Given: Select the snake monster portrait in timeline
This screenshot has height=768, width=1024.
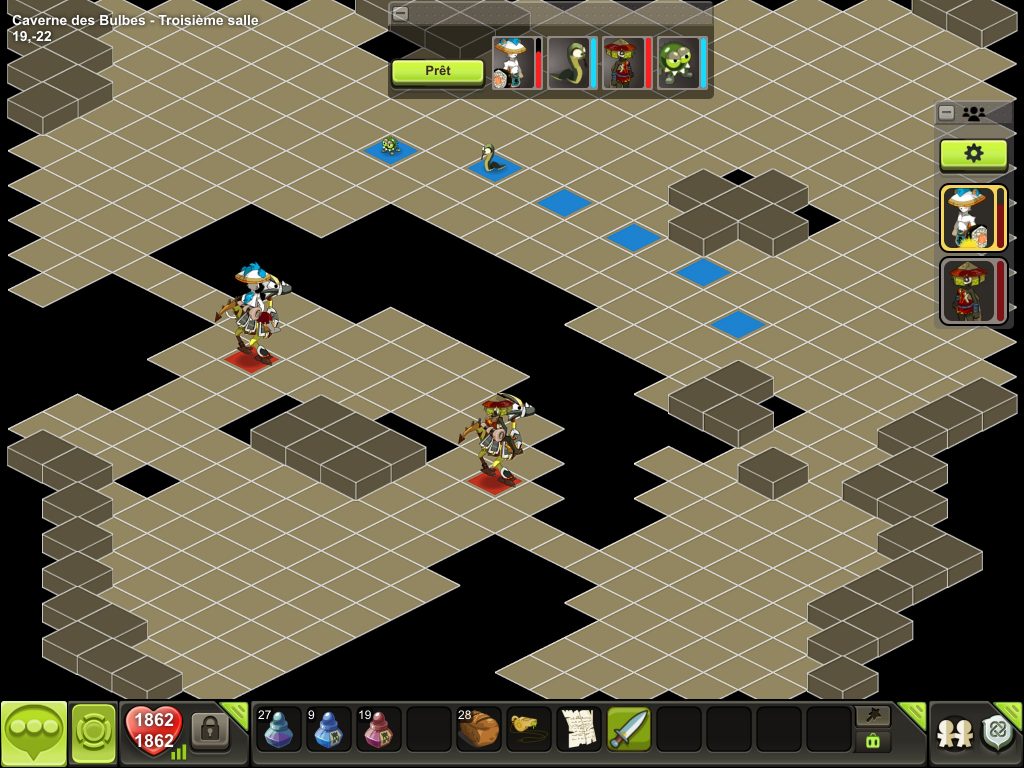Looking at the screenshot, I should click(x=572, y=63).
